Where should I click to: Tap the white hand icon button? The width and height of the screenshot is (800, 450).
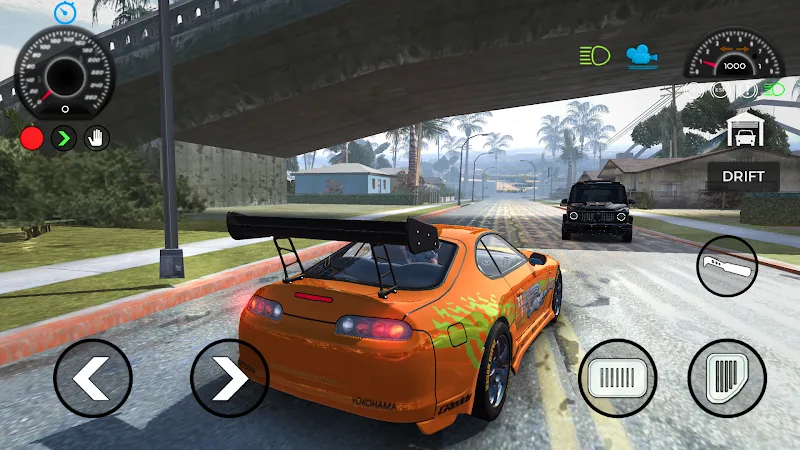[x=96, y=138]
